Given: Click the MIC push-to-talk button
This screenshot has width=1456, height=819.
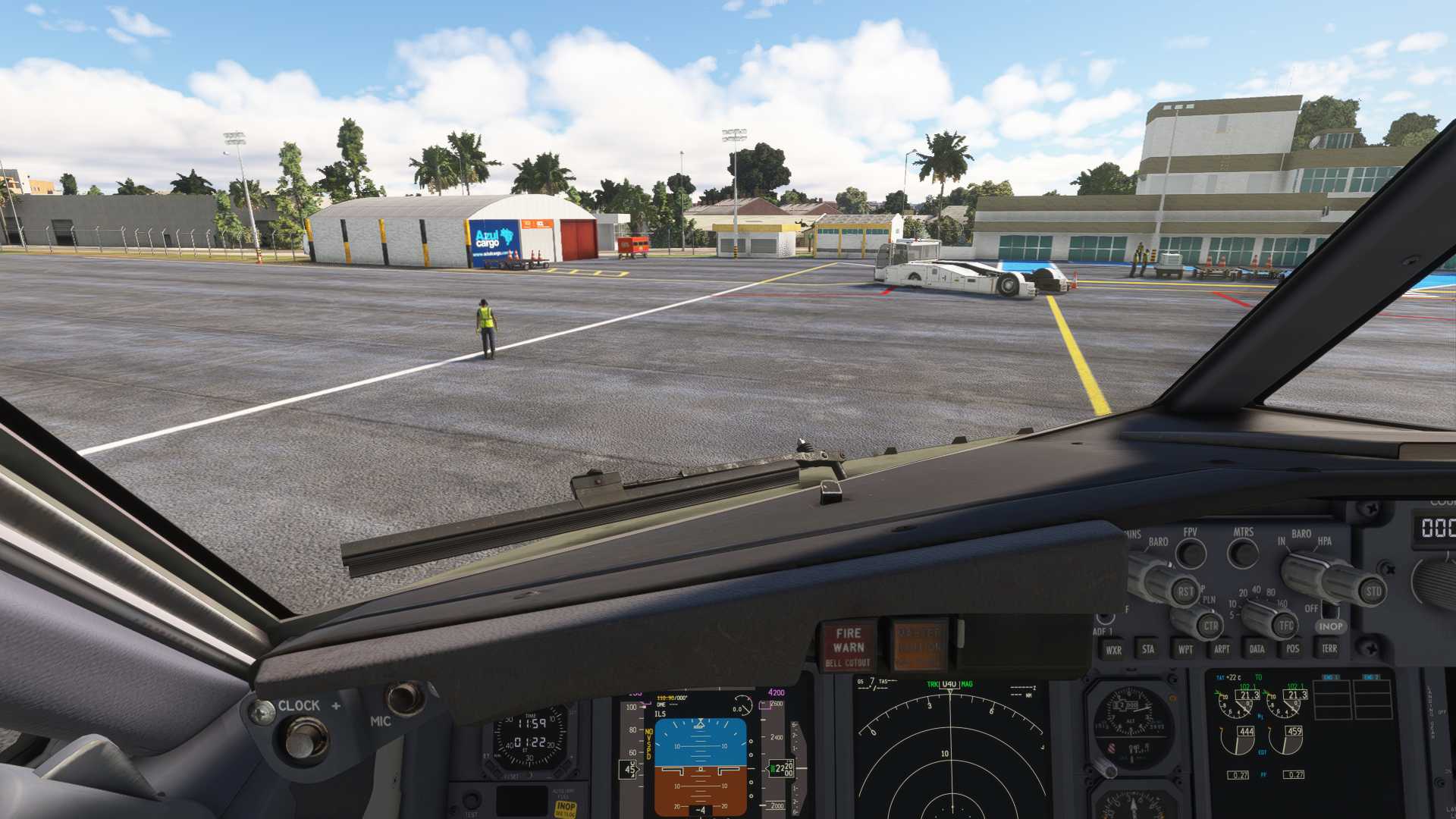Looking at the screenshot, I should 404,698.
